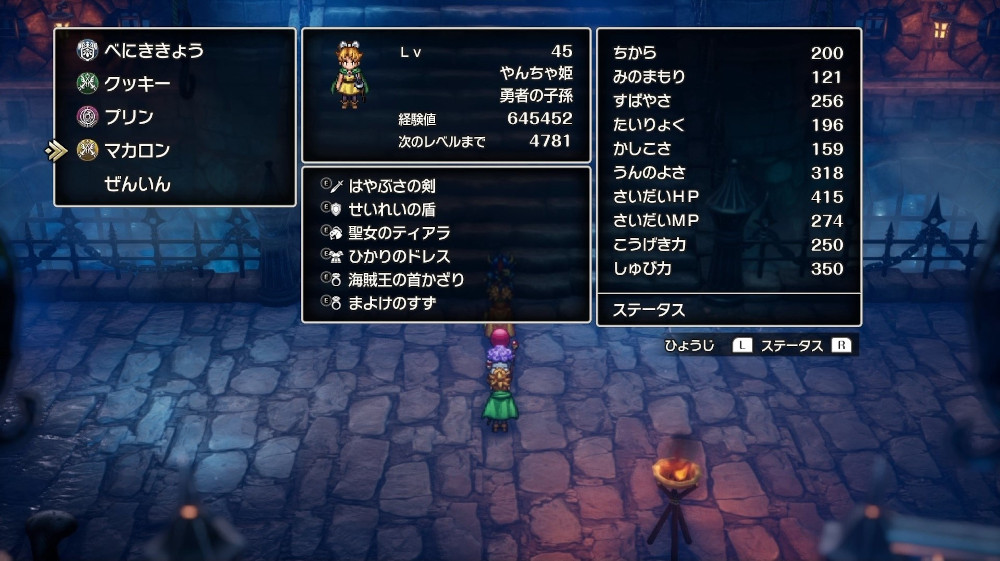
Task: Select party member べにききょう
Action: coord(153,50)
